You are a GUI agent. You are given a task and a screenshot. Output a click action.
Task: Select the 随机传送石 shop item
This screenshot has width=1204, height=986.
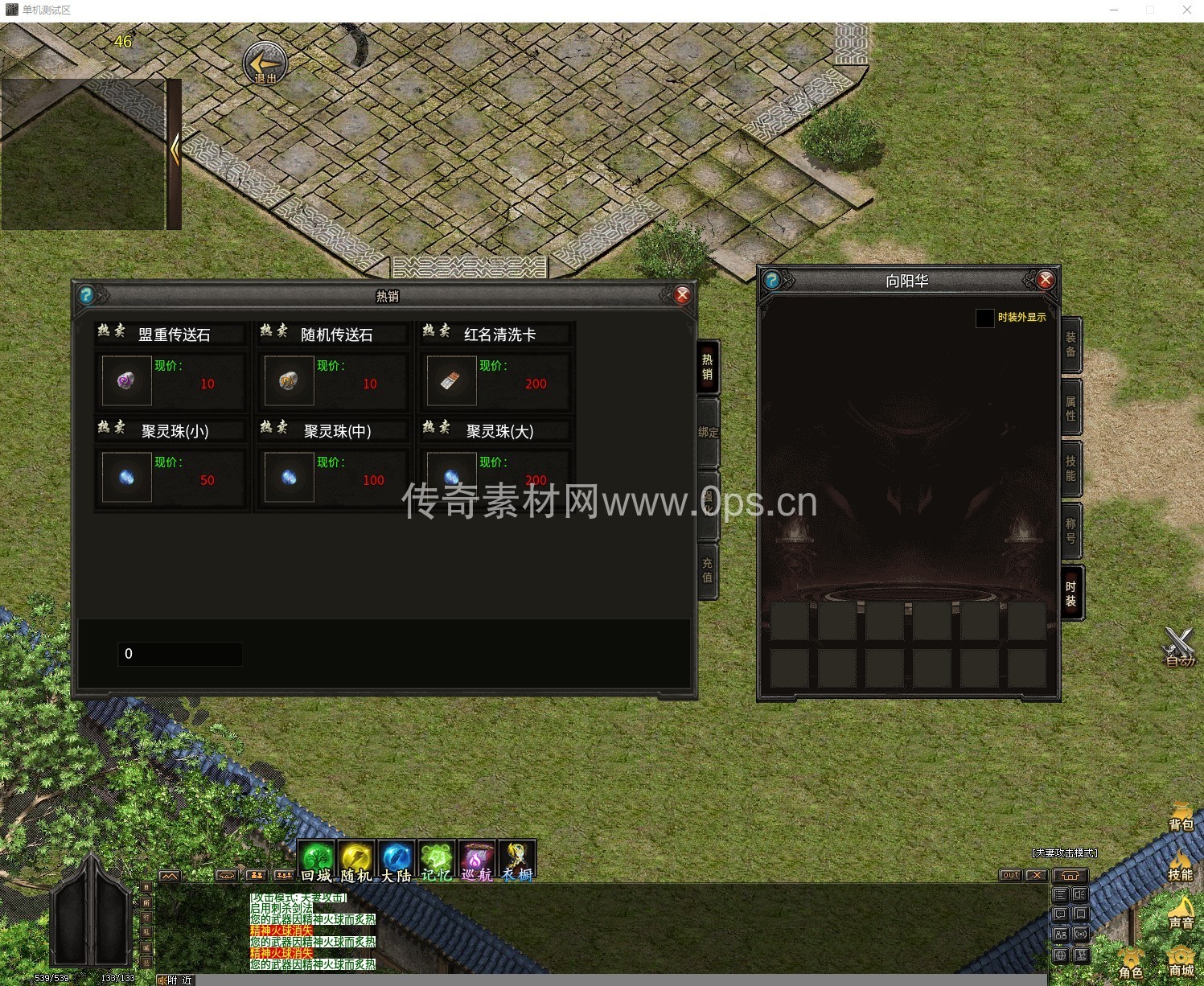(289, 380)
